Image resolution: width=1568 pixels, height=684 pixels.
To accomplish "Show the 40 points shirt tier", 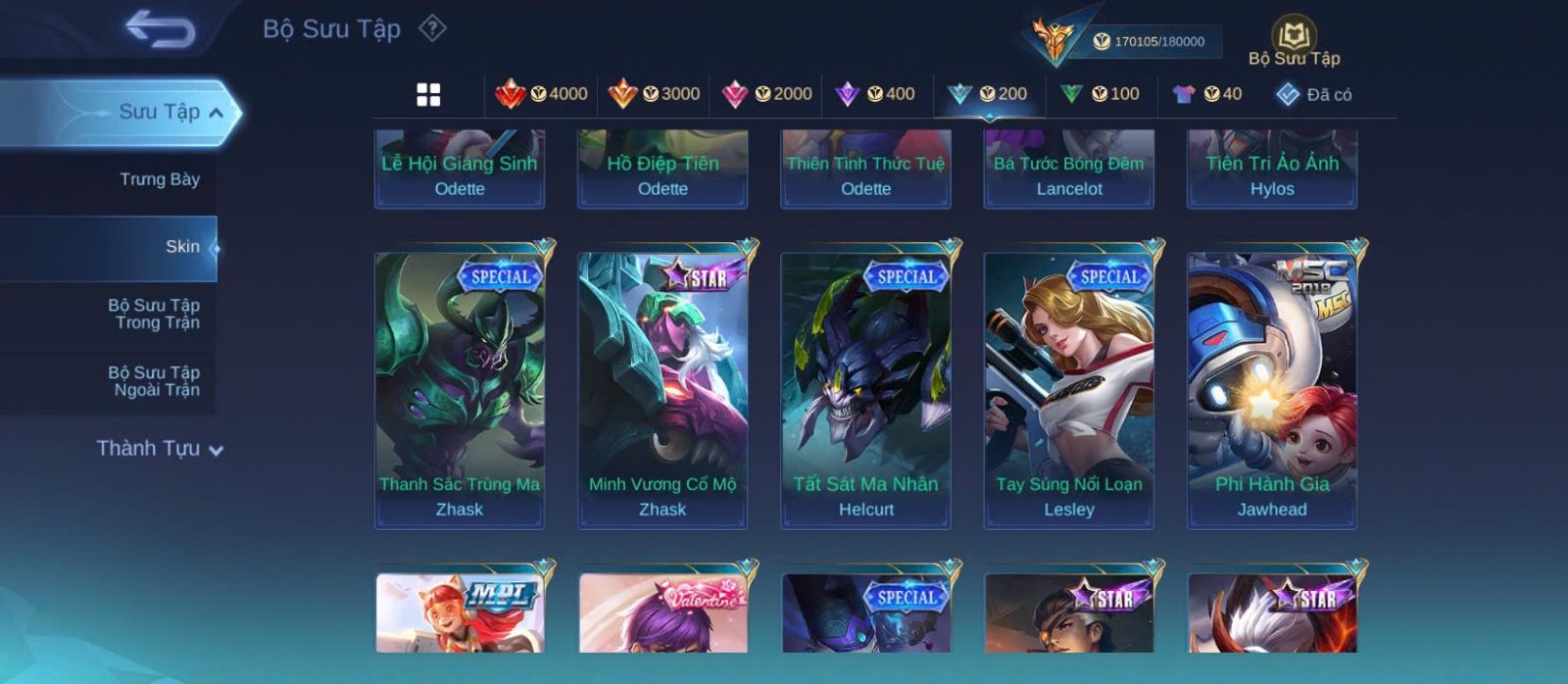I will (x=1207, y=94).
